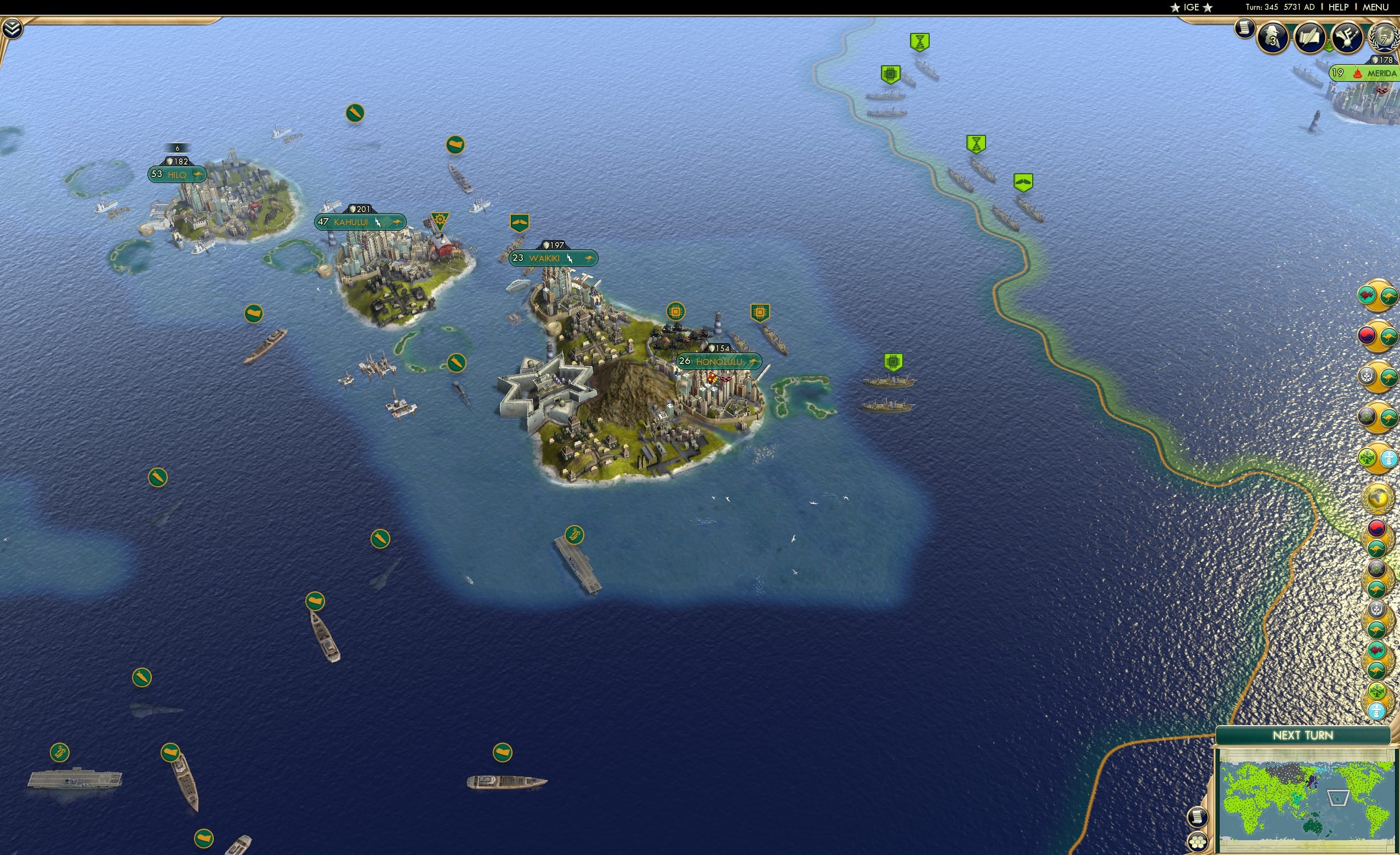
Task: Open the Civilopedia scroll icon
Action: 1245,30
